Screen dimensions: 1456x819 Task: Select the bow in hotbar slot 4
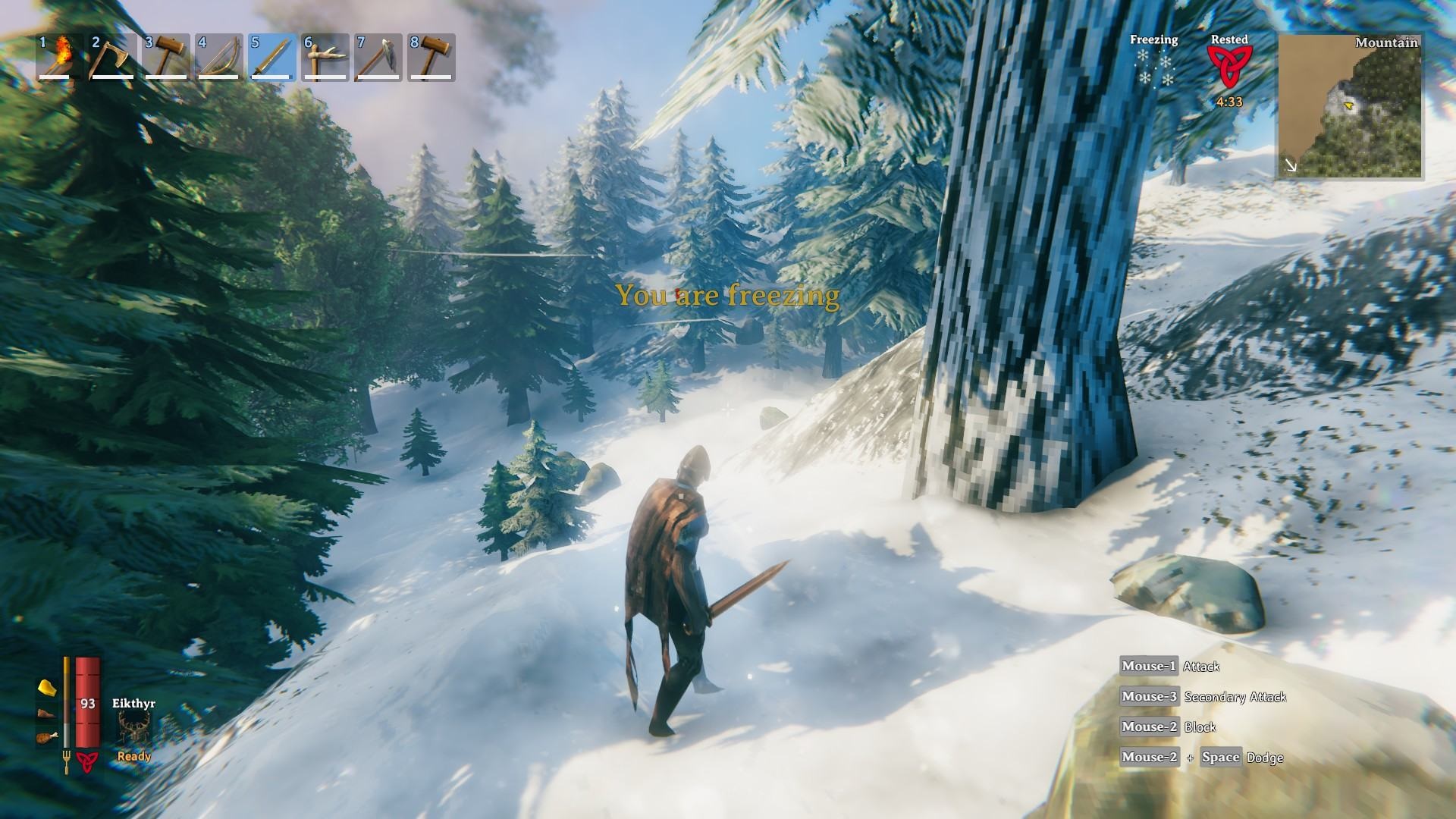(x=219, y=61)
